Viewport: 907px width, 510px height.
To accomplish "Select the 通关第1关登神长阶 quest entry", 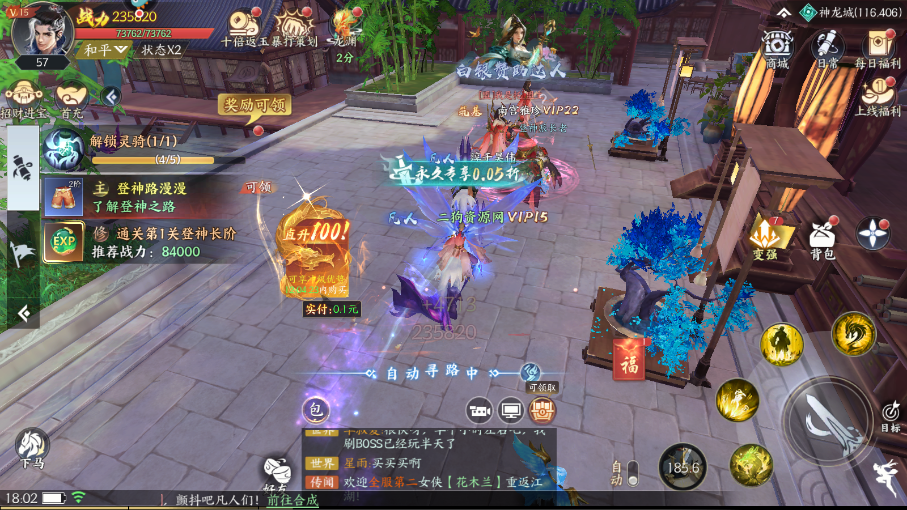I will pos(150,242).
